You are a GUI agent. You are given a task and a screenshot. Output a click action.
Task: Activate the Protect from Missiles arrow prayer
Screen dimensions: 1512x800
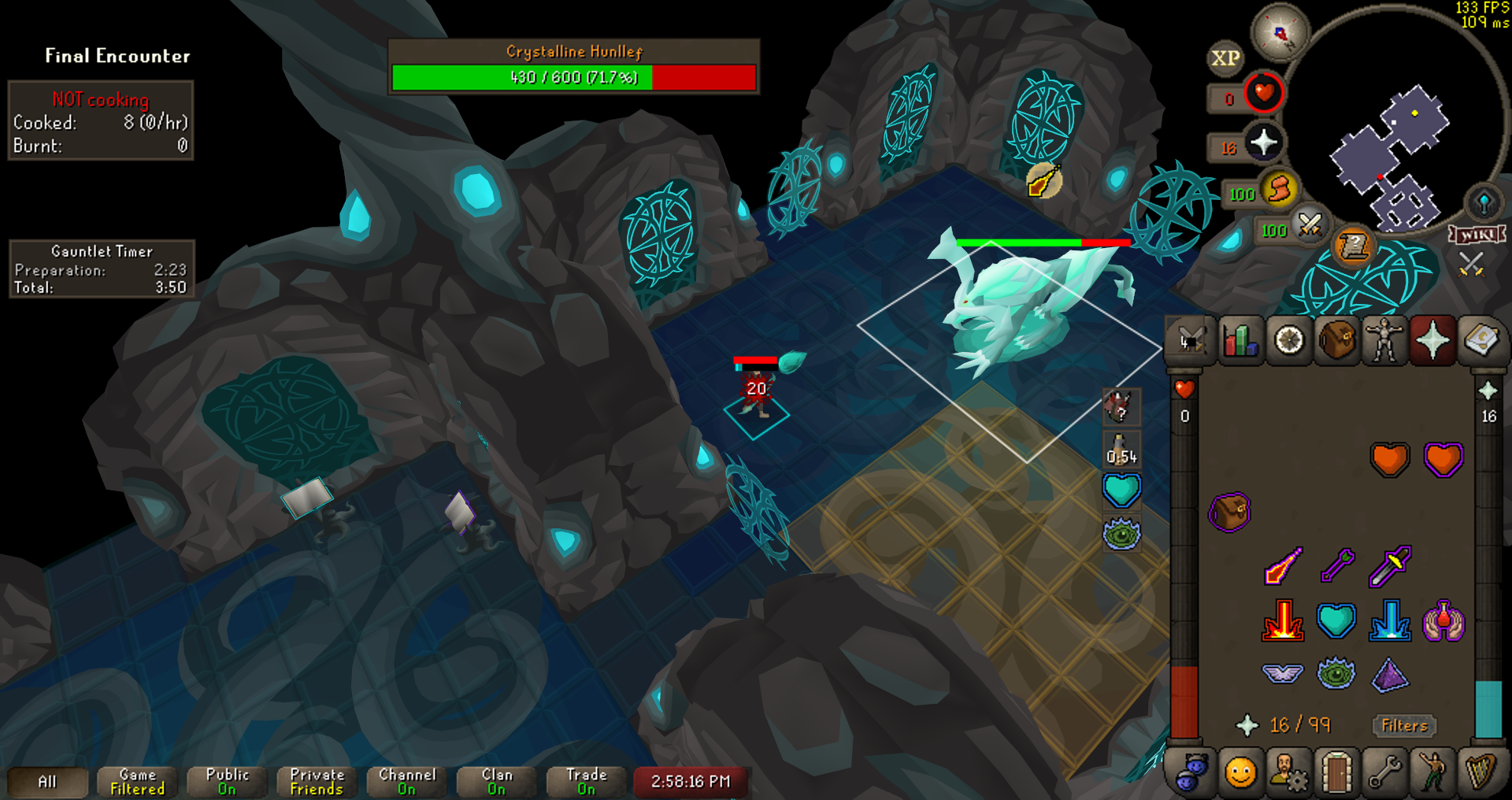(1336, 565)
